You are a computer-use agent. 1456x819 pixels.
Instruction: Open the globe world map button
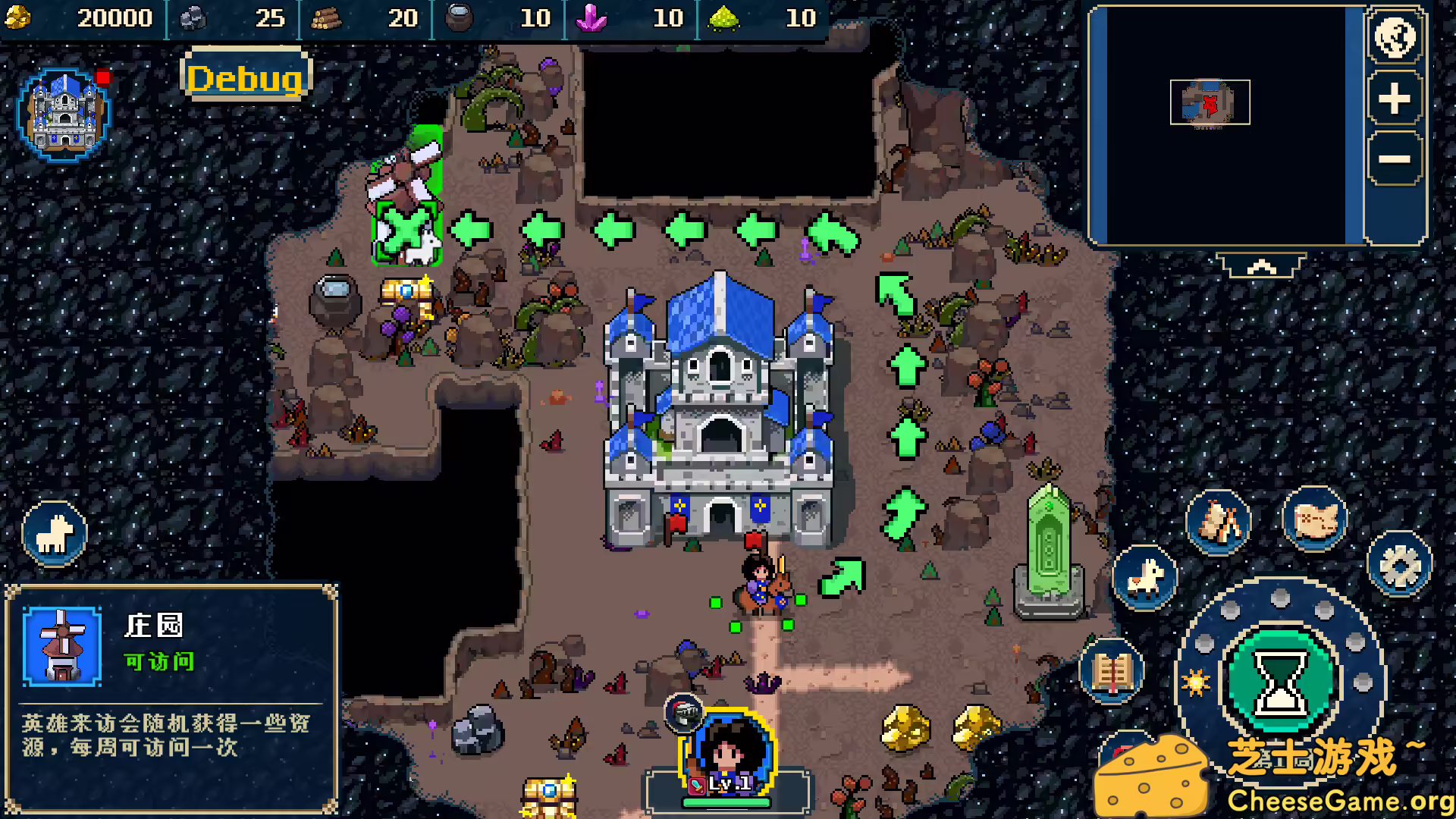[x=1395, y=36]
